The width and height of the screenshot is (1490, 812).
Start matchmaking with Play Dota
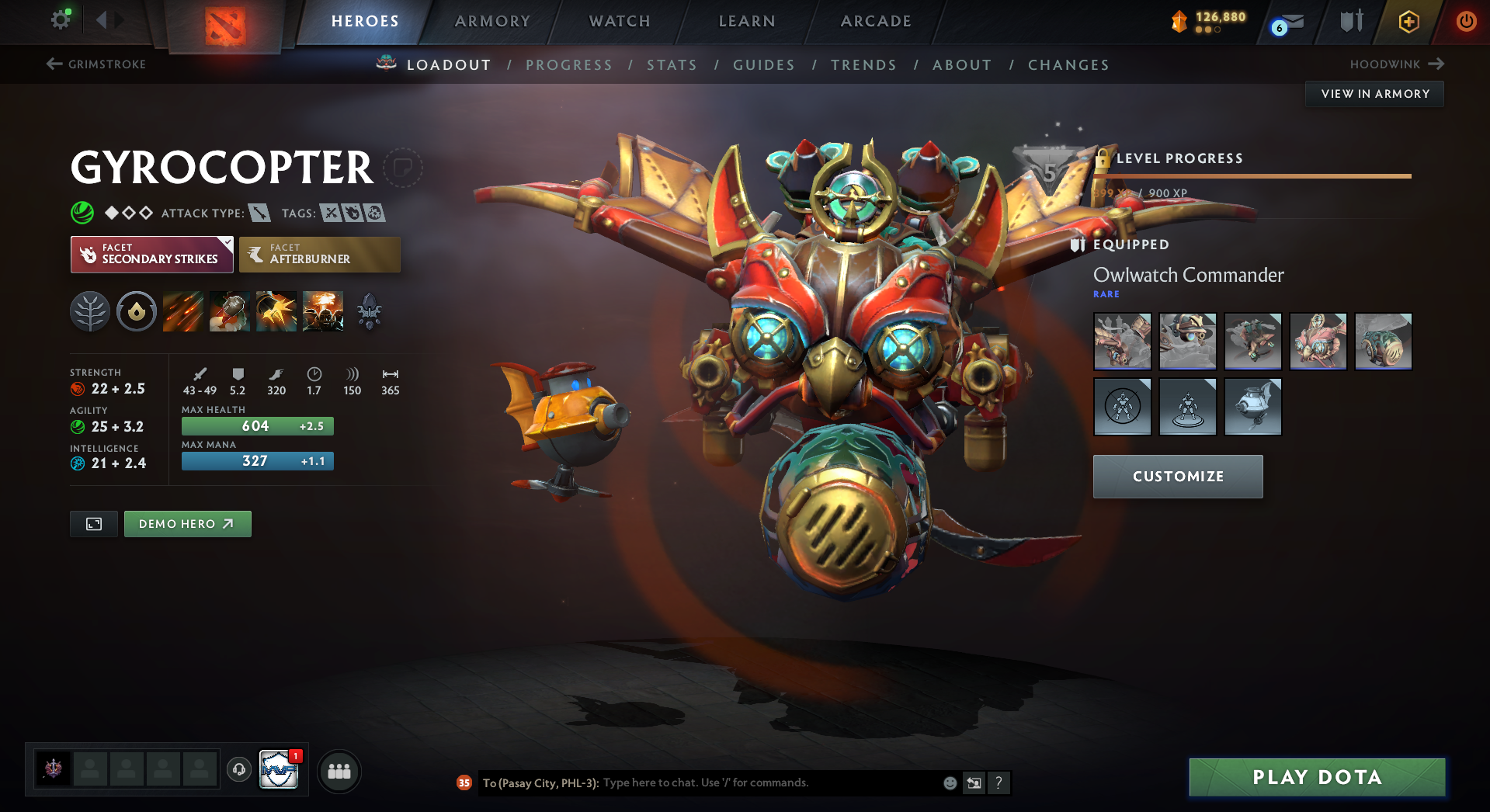click(1317, 777)
